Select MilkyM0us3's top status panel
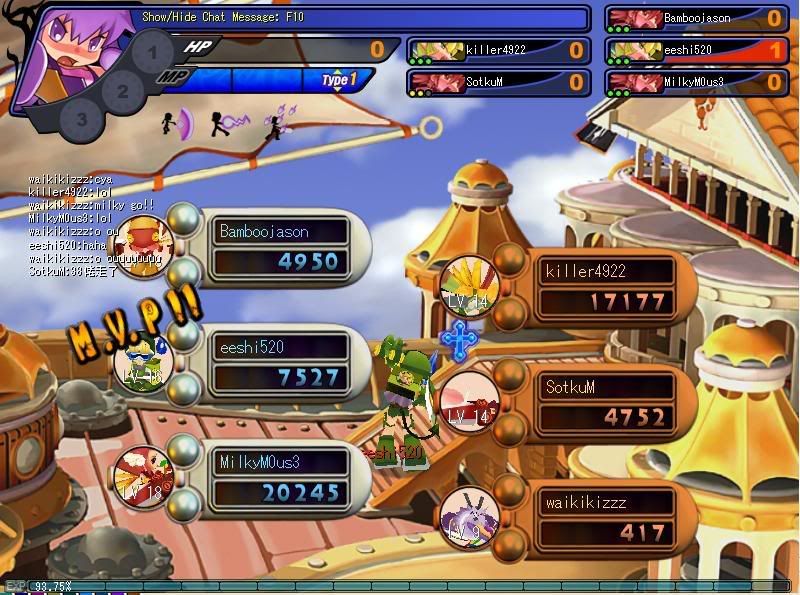 coord(696,82)
